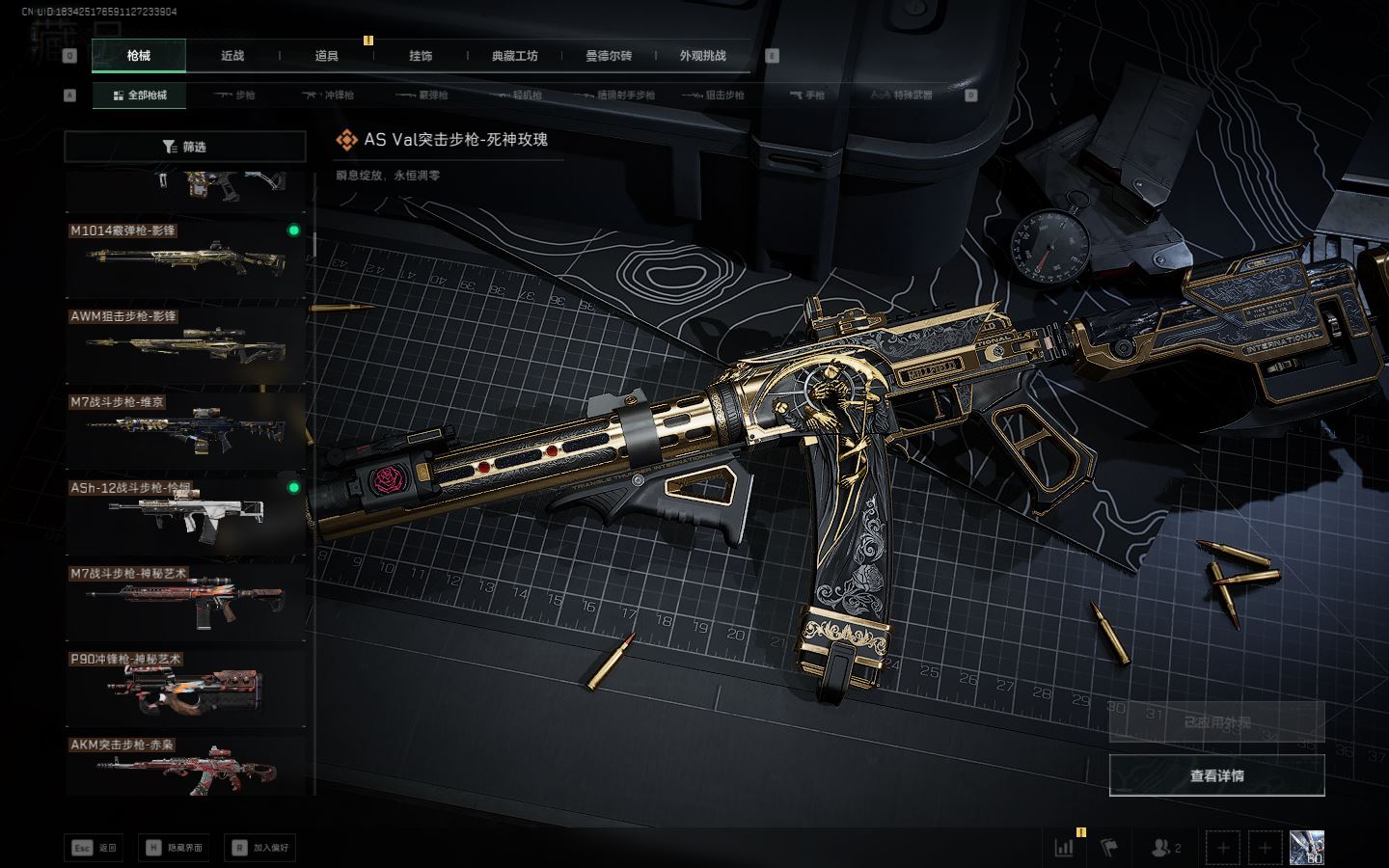This screenshot has height=868, width=1389.
Task: Click the 查看详情 view details button
Action: pyautogui.click(x=1216, y=775)
